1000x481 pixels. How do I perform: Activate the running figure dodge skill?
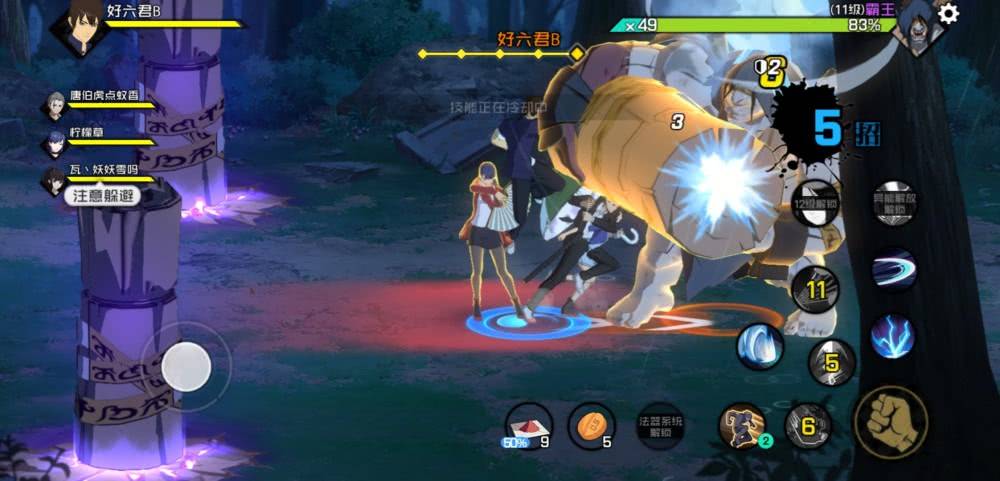(x=742, y=425)
